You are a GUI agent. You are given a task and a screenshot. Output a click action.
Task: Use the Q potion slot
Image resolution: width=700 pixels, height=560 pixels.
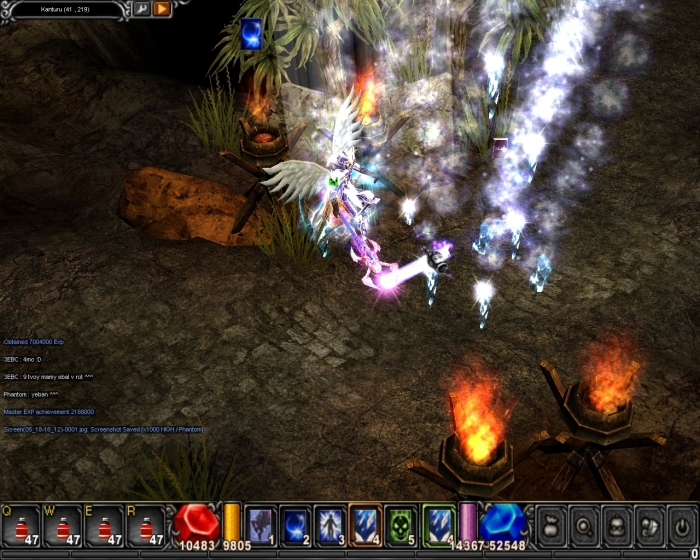coord(21,525)
